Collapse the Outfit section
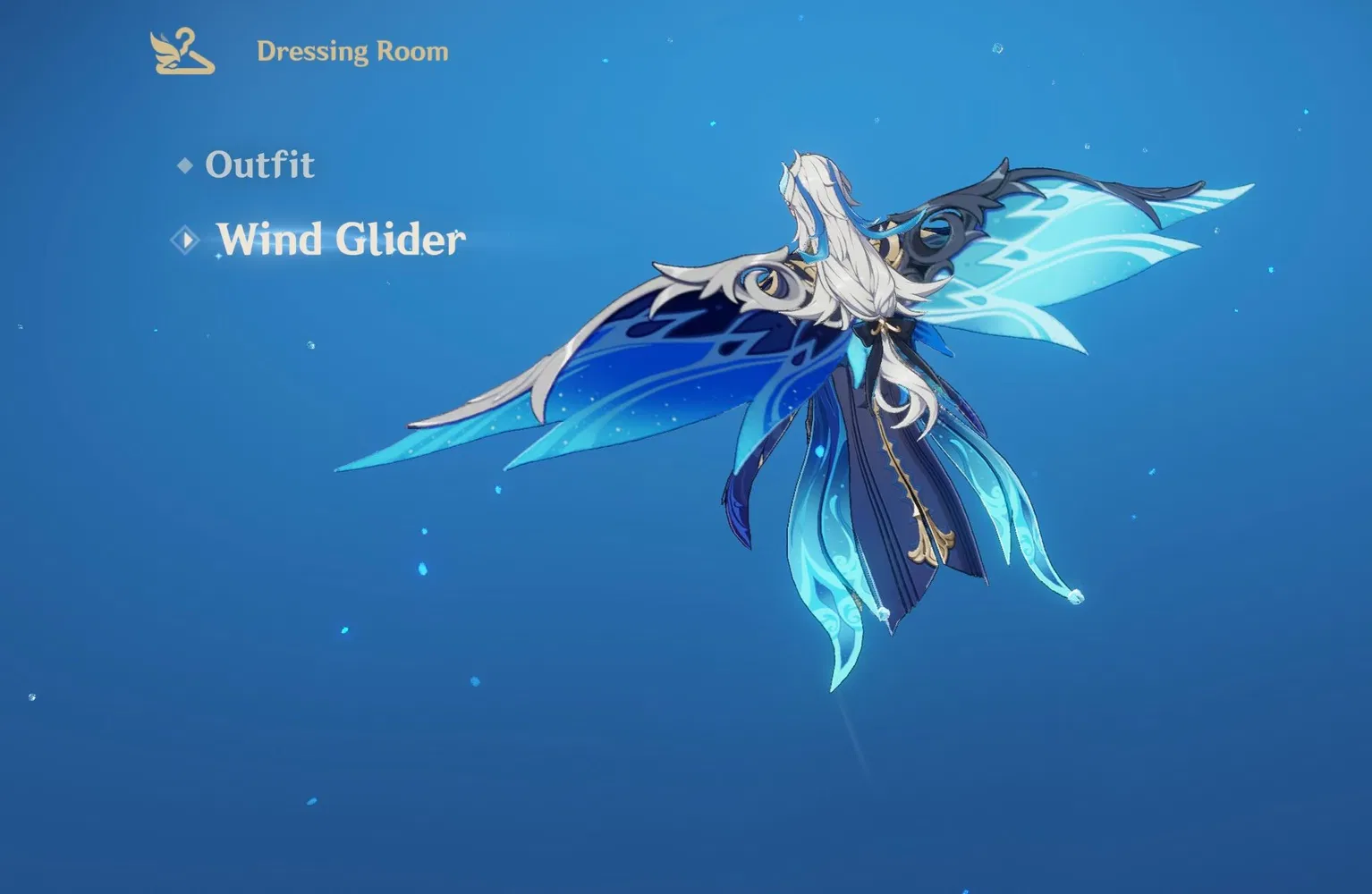Screen dimensions: 1372x894 click(260, 164)
